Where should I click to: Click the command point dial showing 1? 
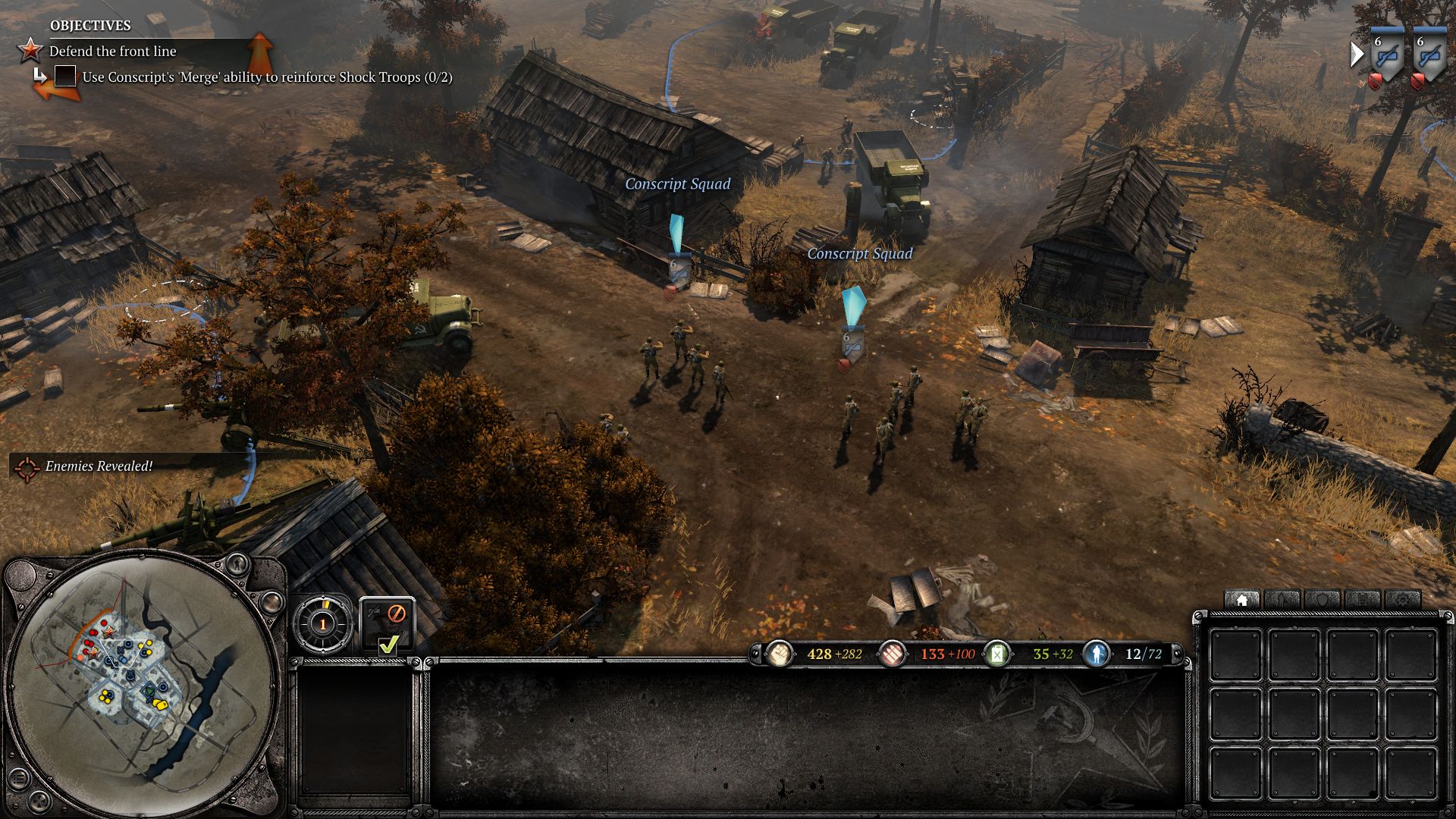pyautogui.click(x=322, y=624)
